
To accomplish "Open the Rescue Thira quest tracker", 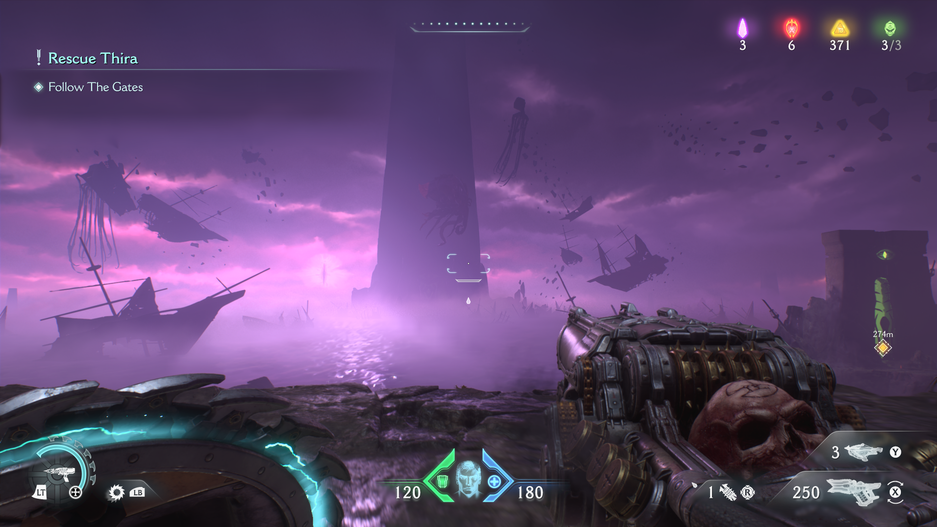I will pos(92,58).
